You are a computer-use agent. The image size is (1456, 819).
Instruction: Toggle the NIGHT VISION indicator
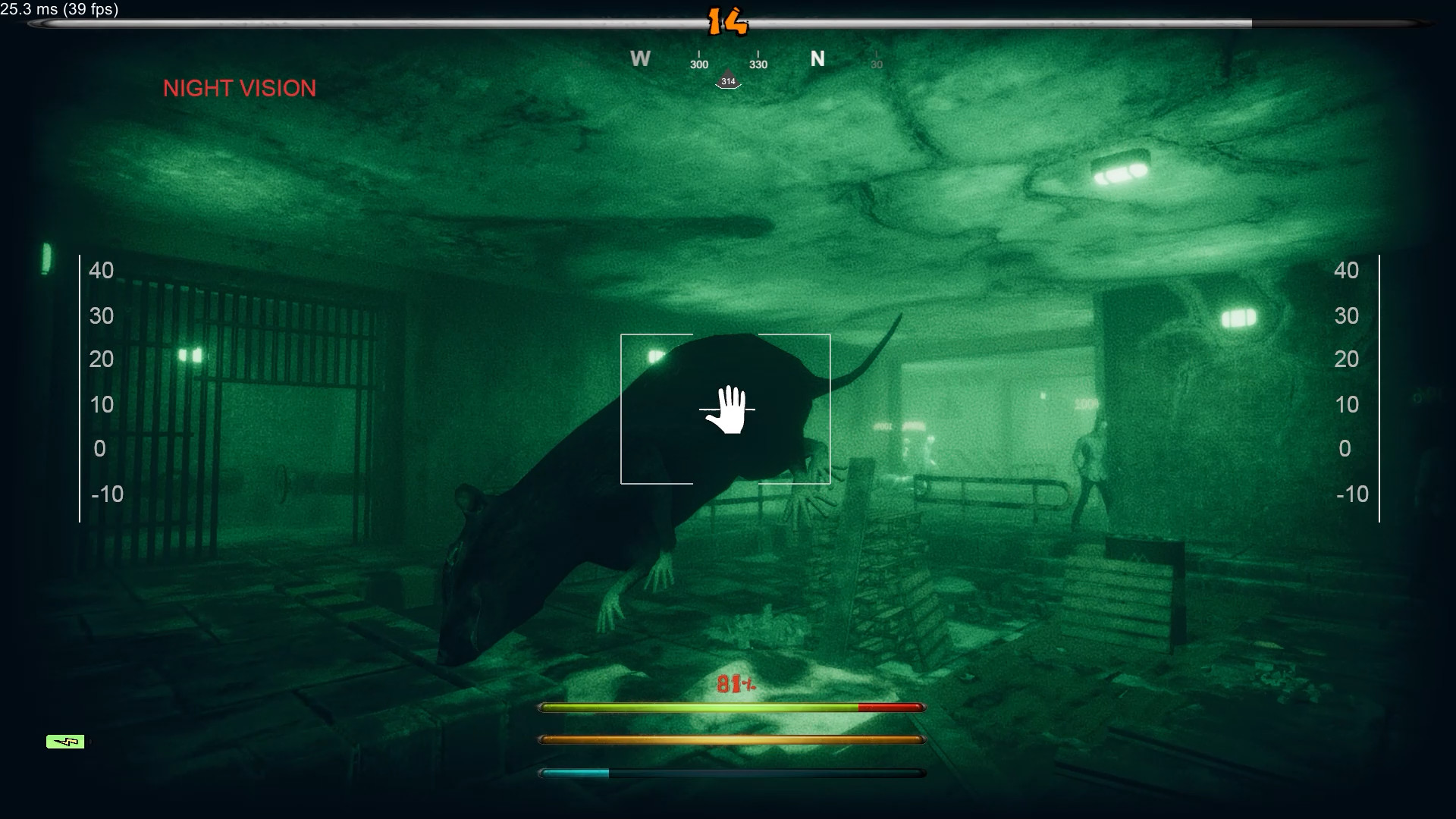(x=240, y=89)
